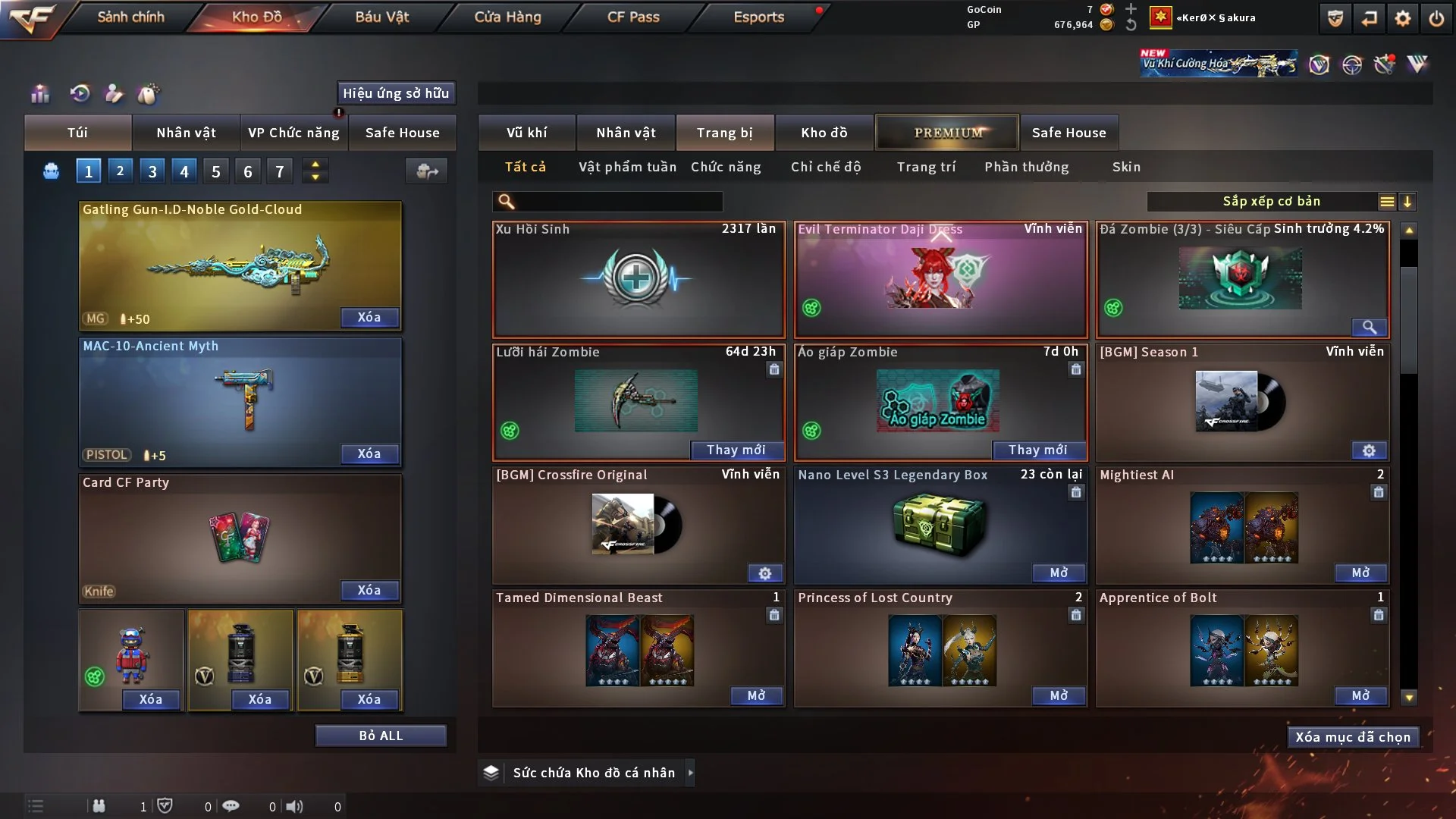Choose bag preset number 3
This screenshot has height=819, width=1456.
(152, 171)
